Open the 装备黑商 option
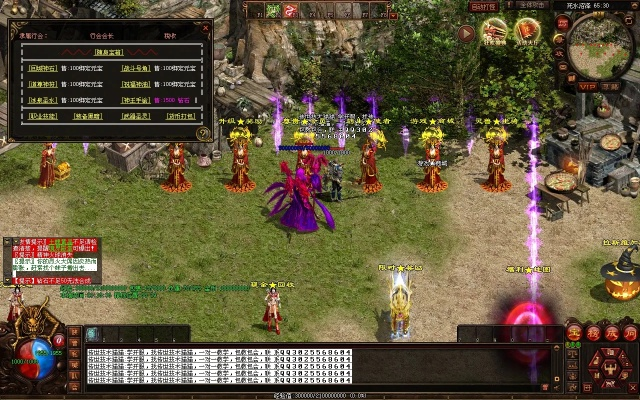The width and height of the screenshot is (640, 400). pyautogui.click(x=87, y=117)
